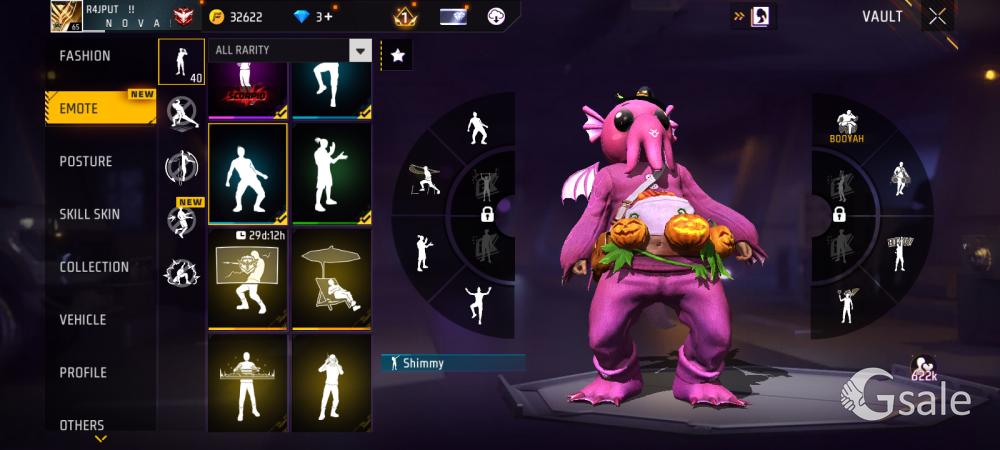1000x450 pixels.
Task: Open the Fashion category
Action: click(86, 56)
